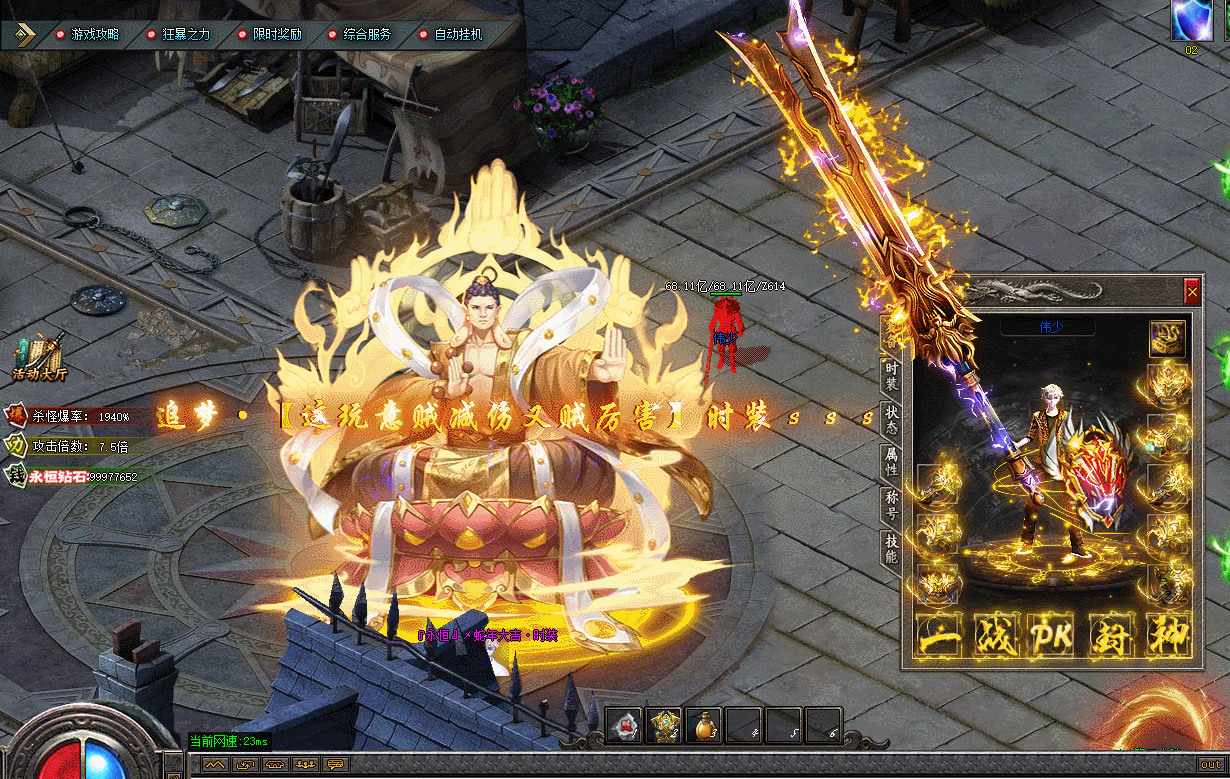The height and width of the screenshot is (779, 1230).
Task: Select the 神 button in the character panel
Action: point(1167,636)
